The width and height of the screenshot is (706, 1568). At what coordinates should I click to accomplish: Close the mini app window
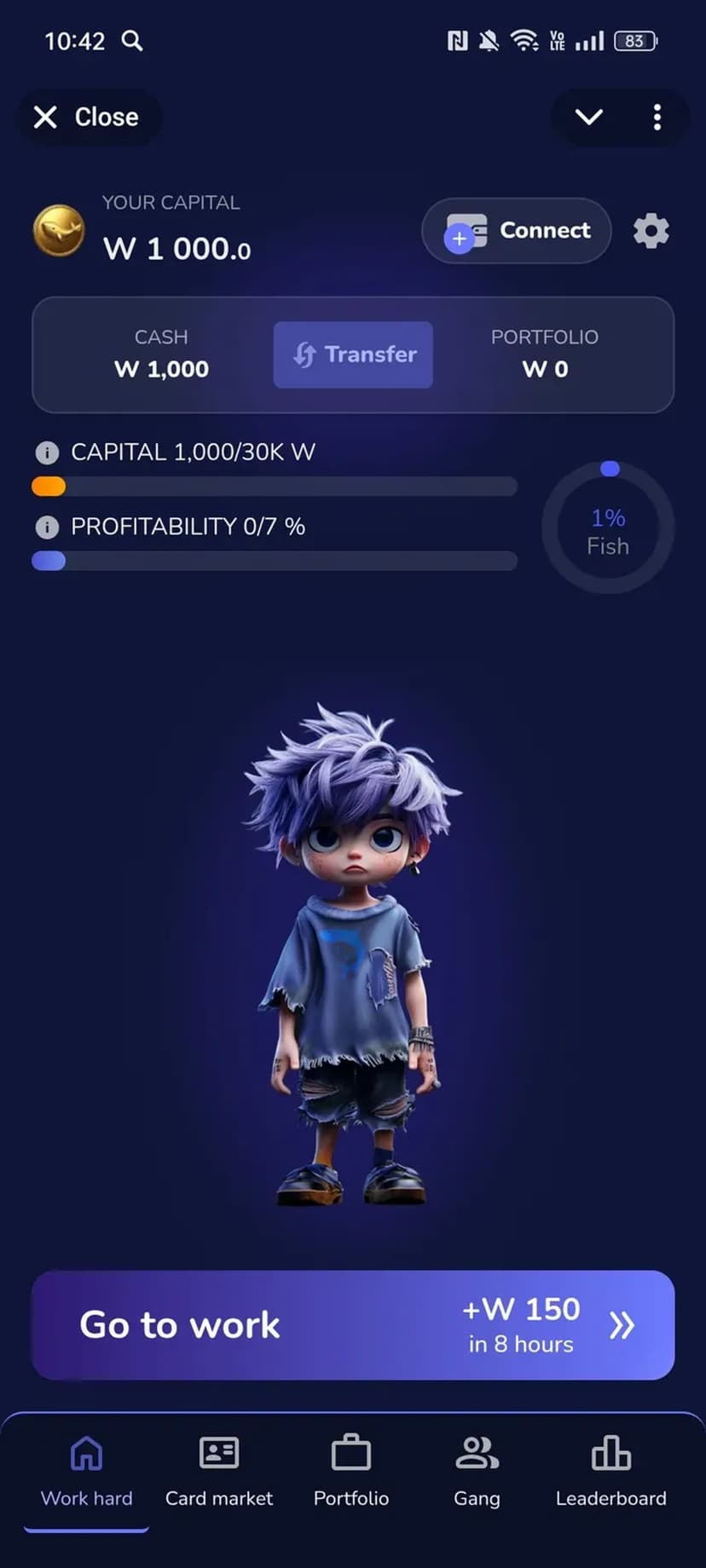click(86, 117)
